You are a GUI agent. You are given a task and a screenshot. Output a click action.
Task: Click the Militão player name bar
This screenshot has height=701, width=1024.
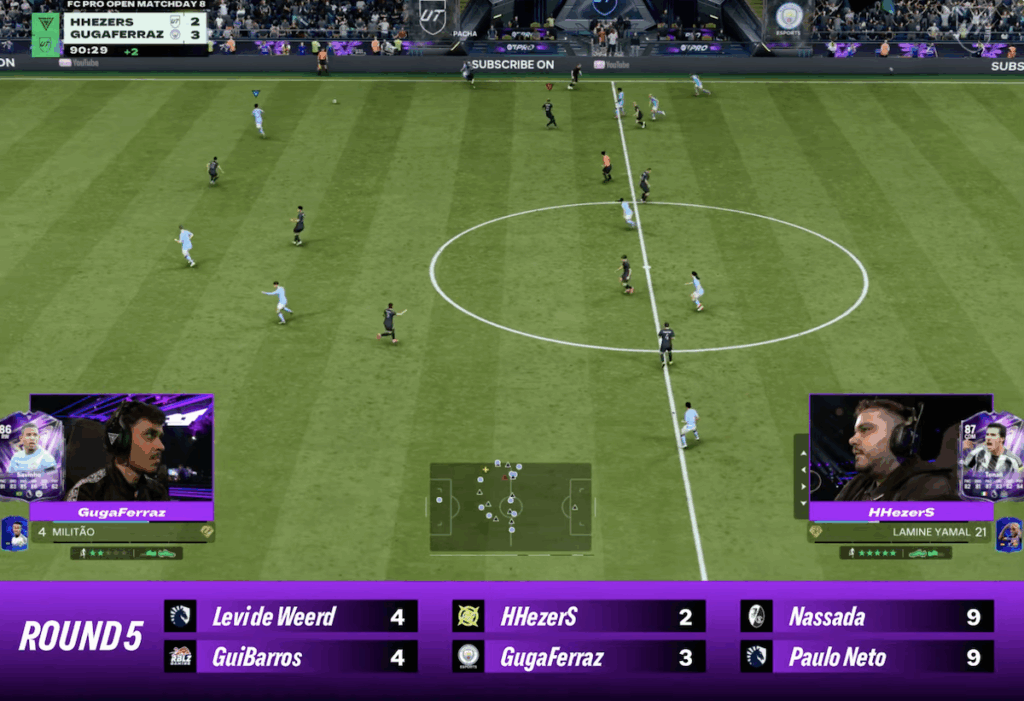[122, 532]
